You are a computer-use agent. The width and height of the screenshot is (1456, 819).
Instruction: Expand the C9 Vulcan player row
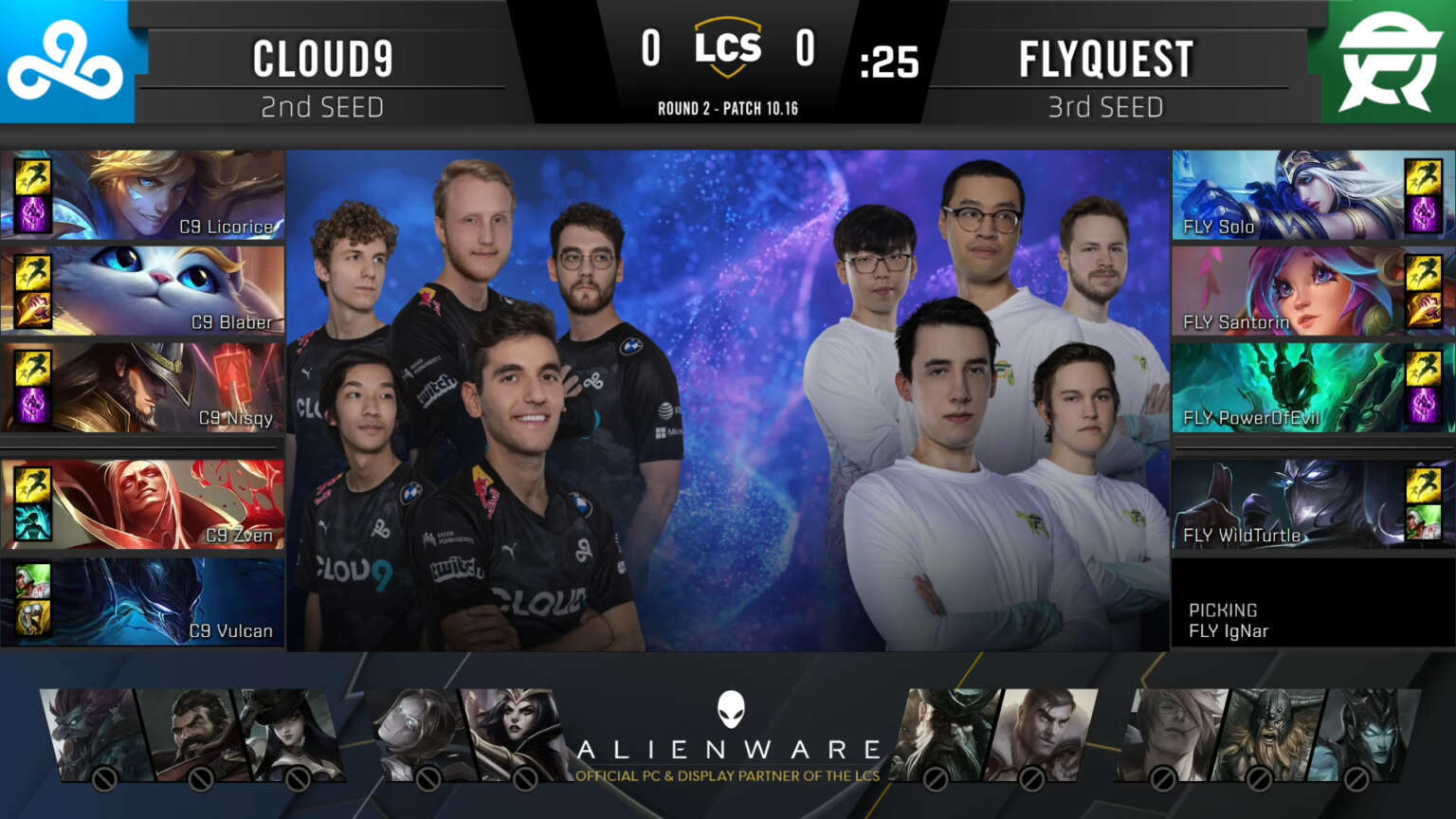142,599
